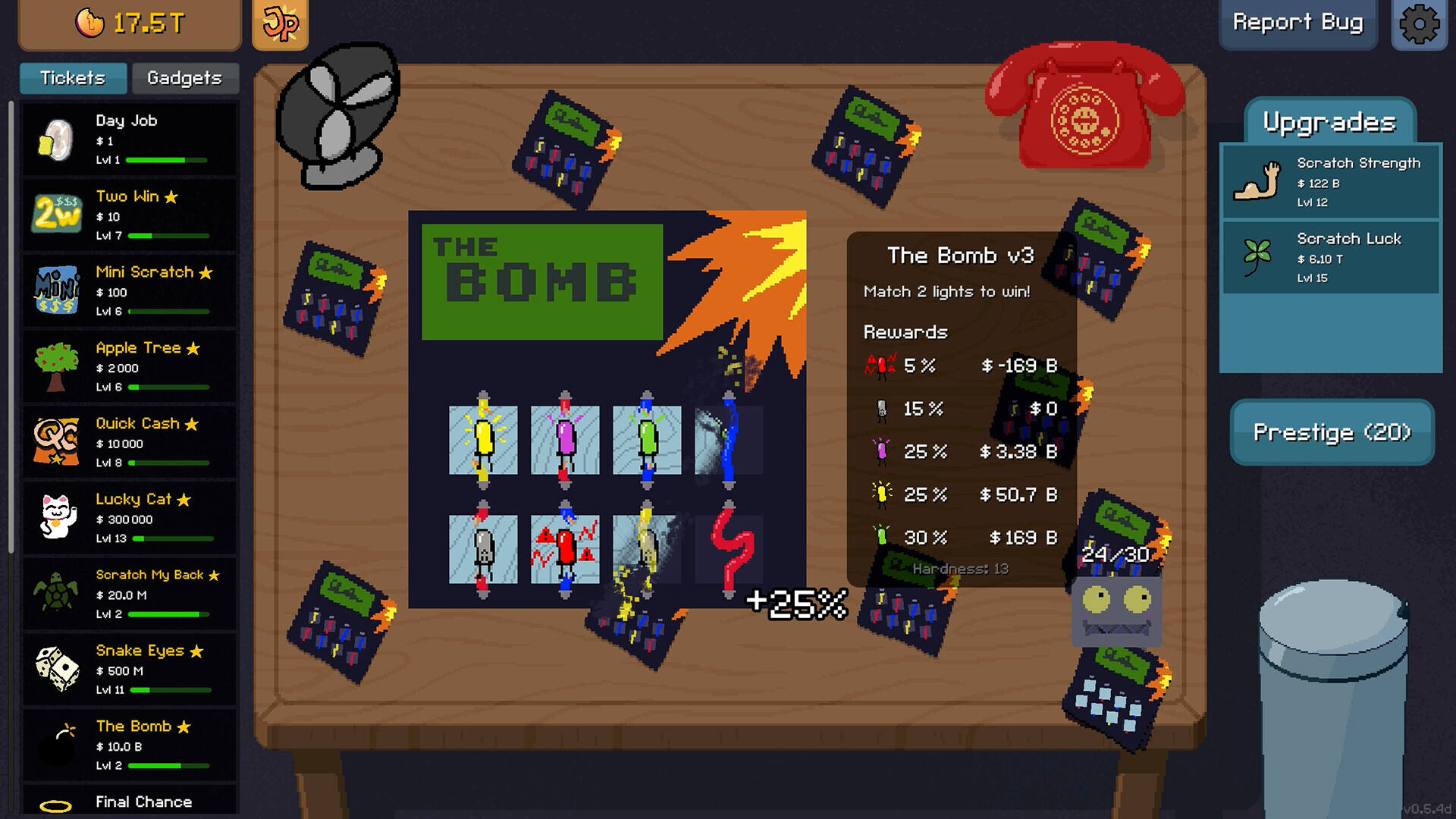Screen dimensions: 1456x819
Task: Open the Gadgets tab
Action: point(184,78)
